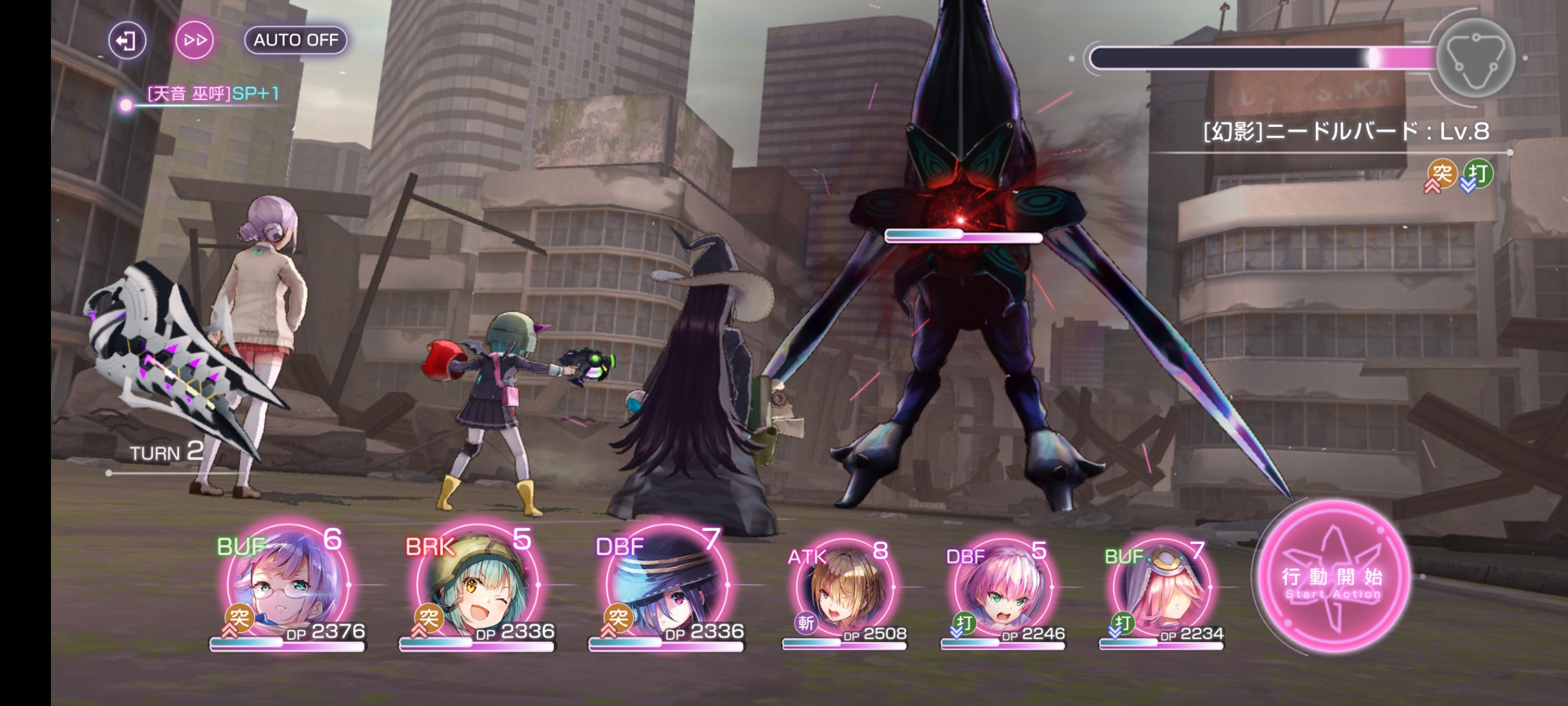Toggle the fast-forward speed button
1568x706 pixels.
click(x=195, y=41)
